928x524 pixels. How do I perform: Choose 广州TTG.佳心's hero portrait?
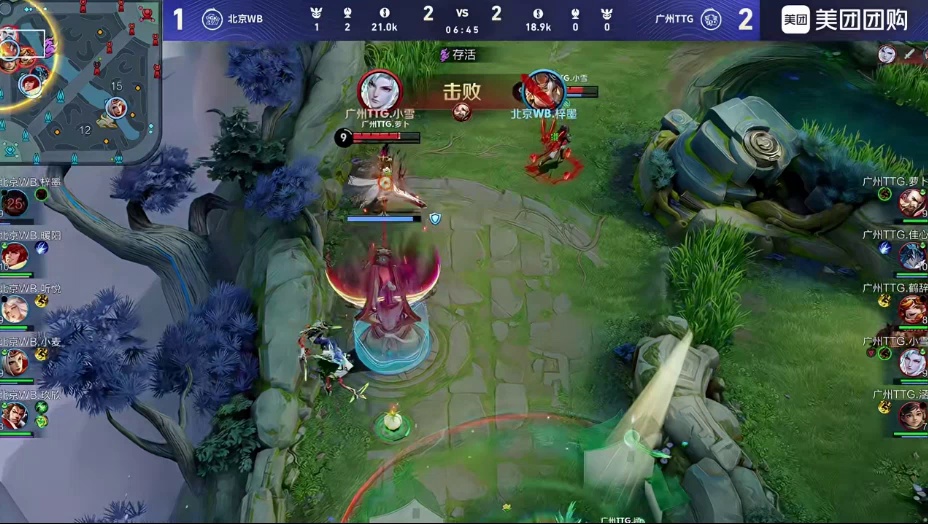(x=911, y=256)
